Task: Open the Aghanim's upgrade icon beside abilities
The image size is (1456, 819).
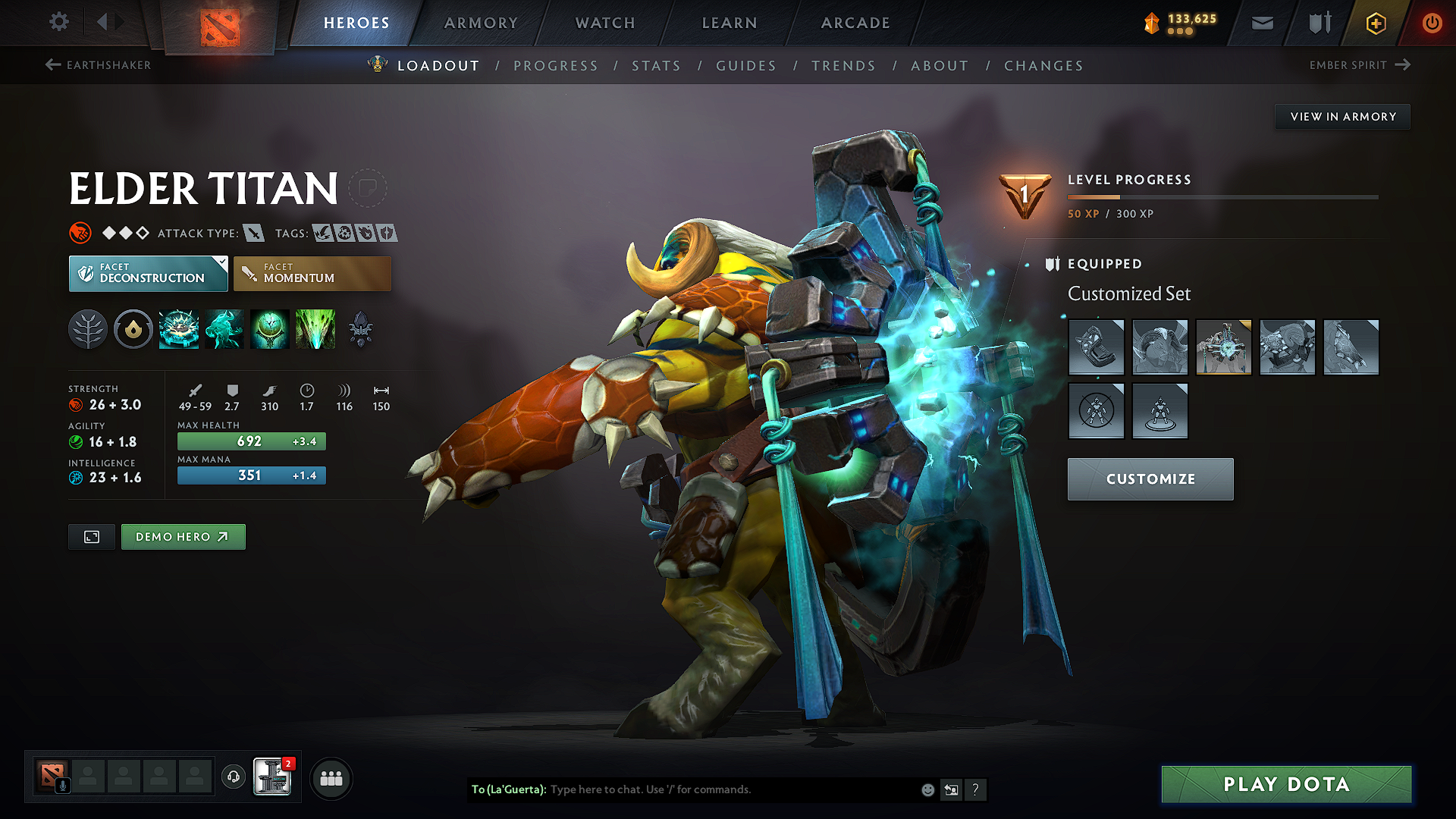Action: tap(360, 329)
